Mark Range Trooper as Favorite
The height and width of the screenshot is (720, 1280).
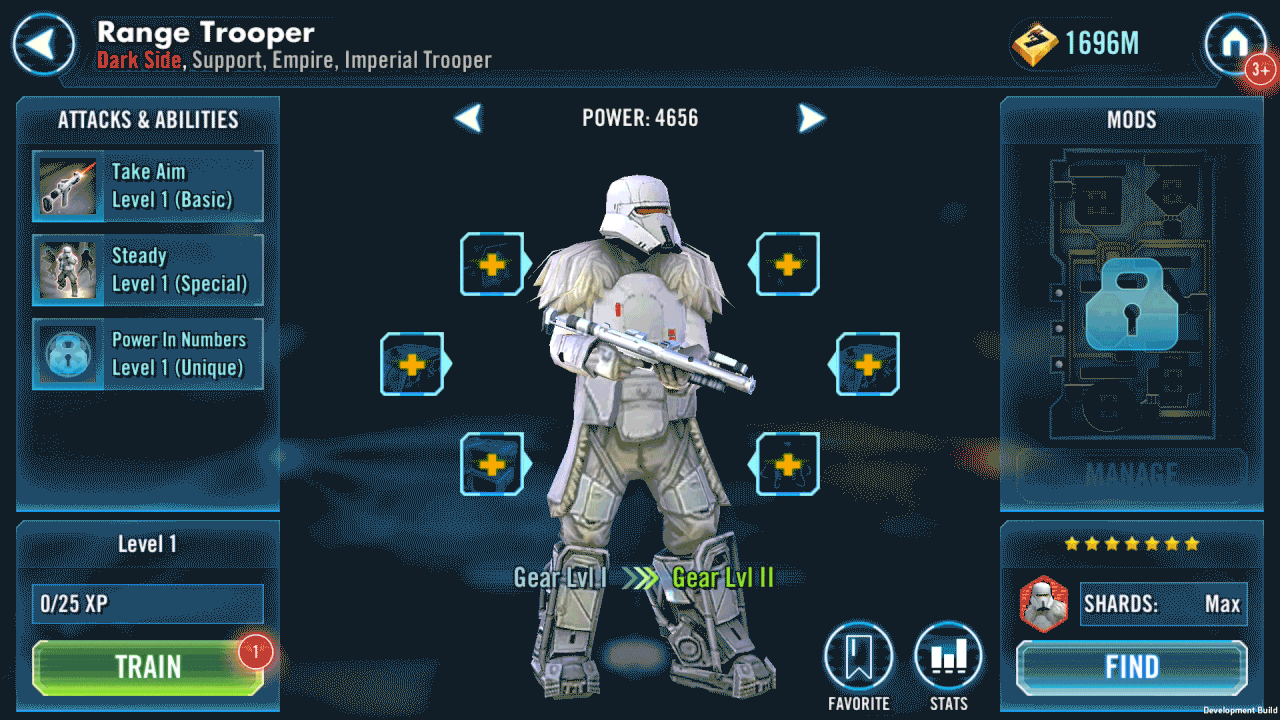coord(858,660)
